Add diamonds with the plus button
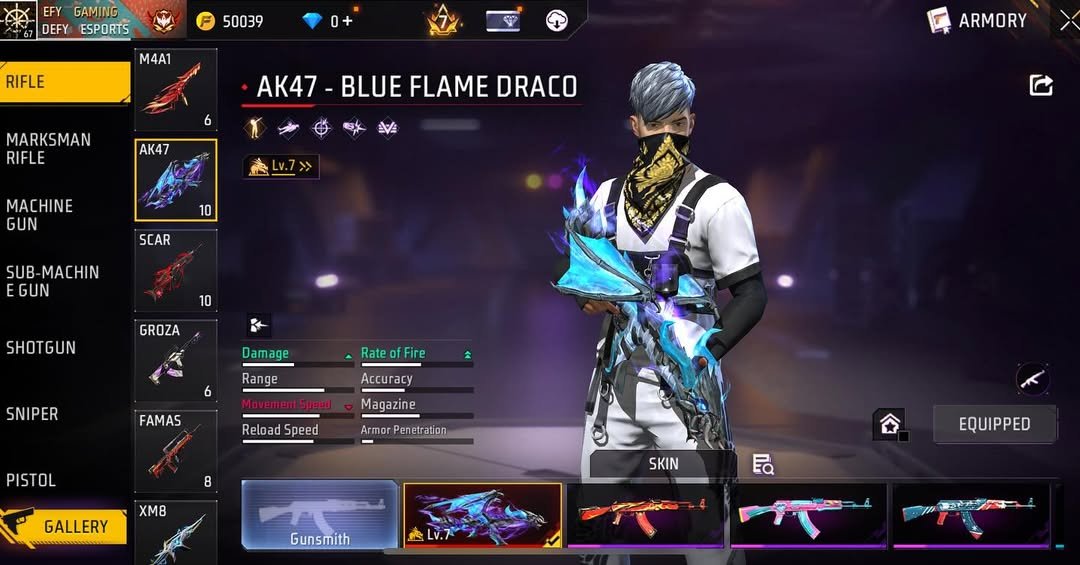The width and height of the screenshot is (1080, 565). click(x=348, y=21)
